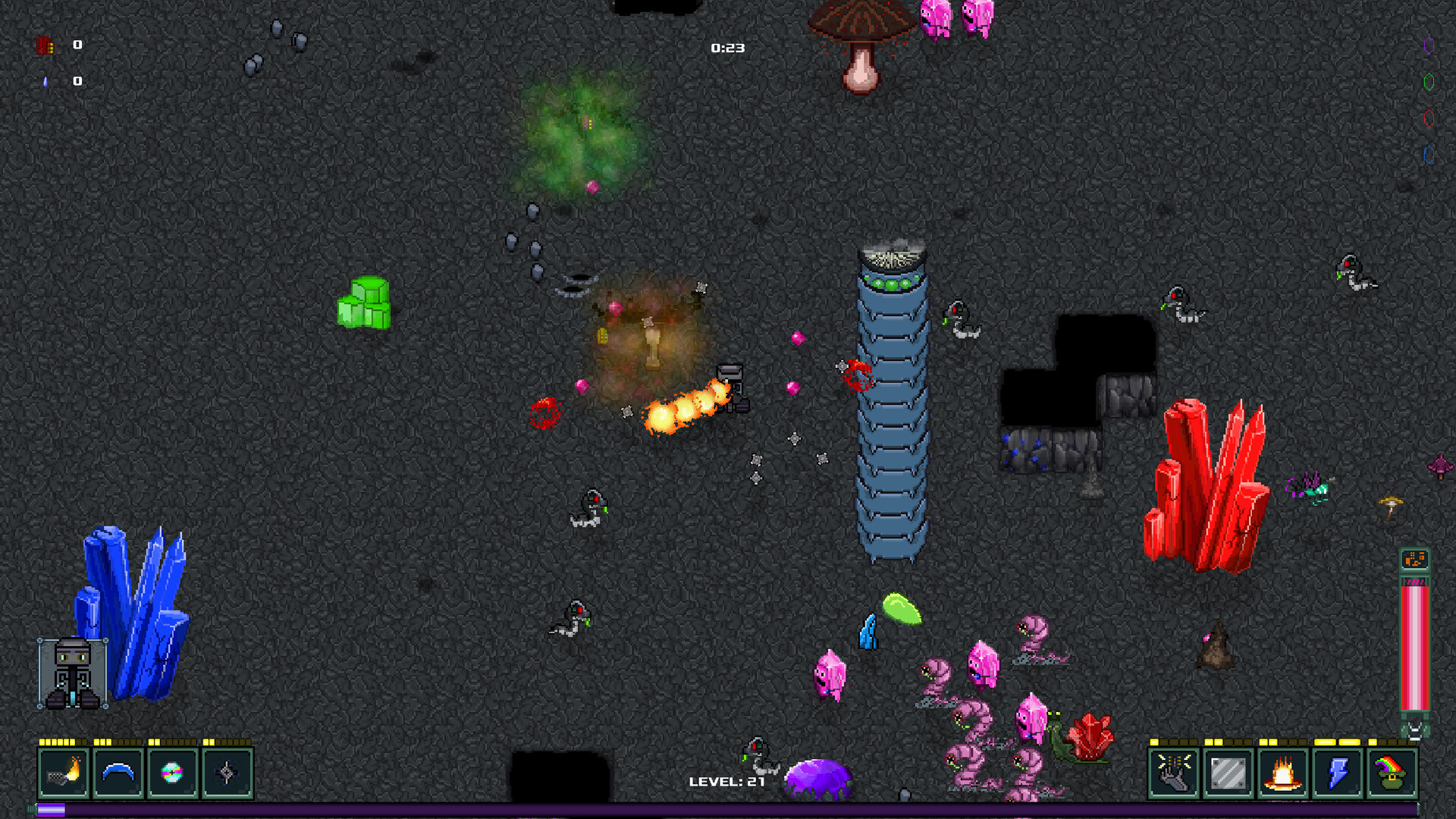This screenshot has width=1456, height=819.
Task: Select the orange item box above health bar
Action: point(1416,559)
